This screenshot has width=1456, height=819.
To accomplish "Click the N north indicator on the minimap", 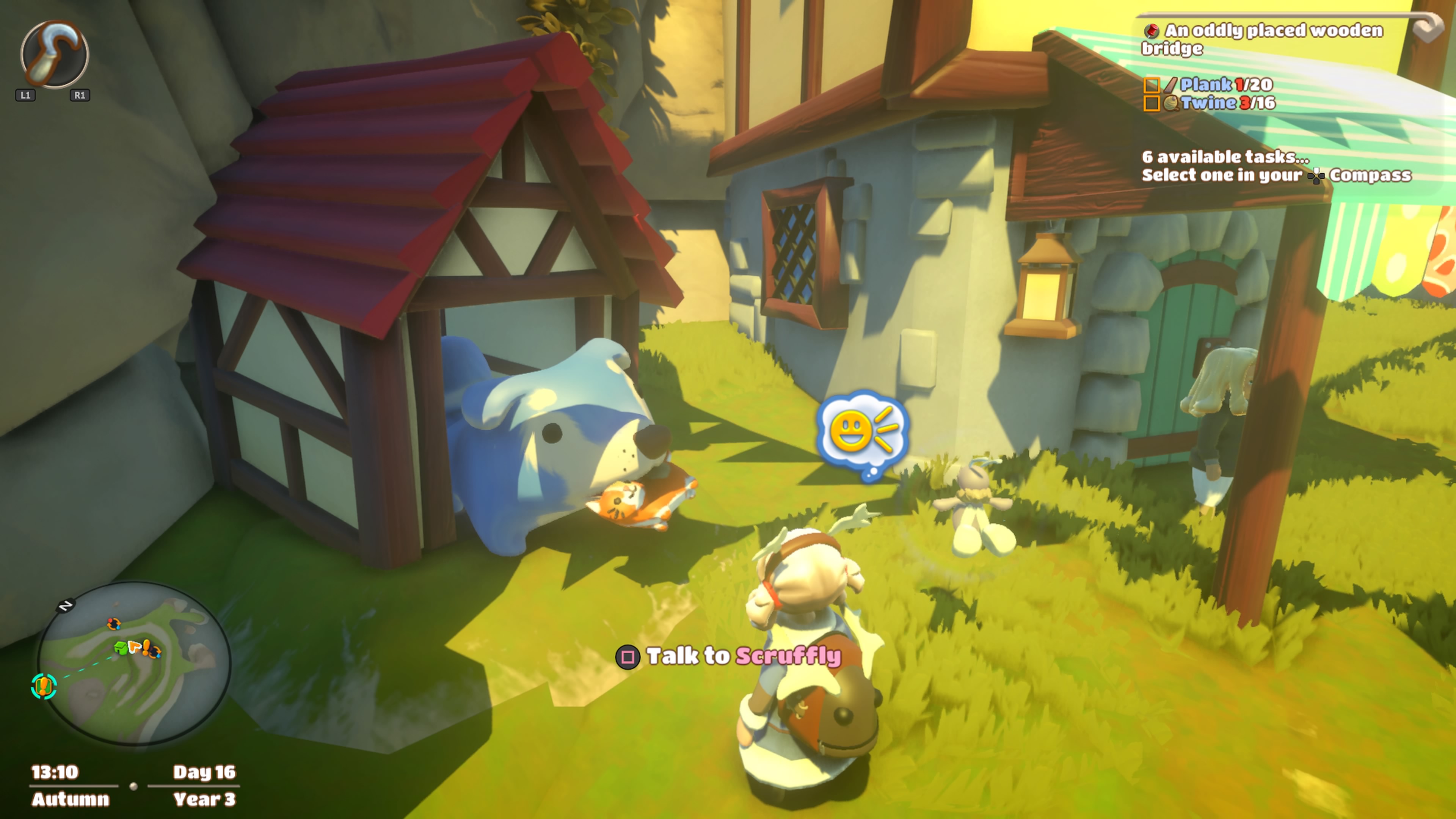I will 66,606.
